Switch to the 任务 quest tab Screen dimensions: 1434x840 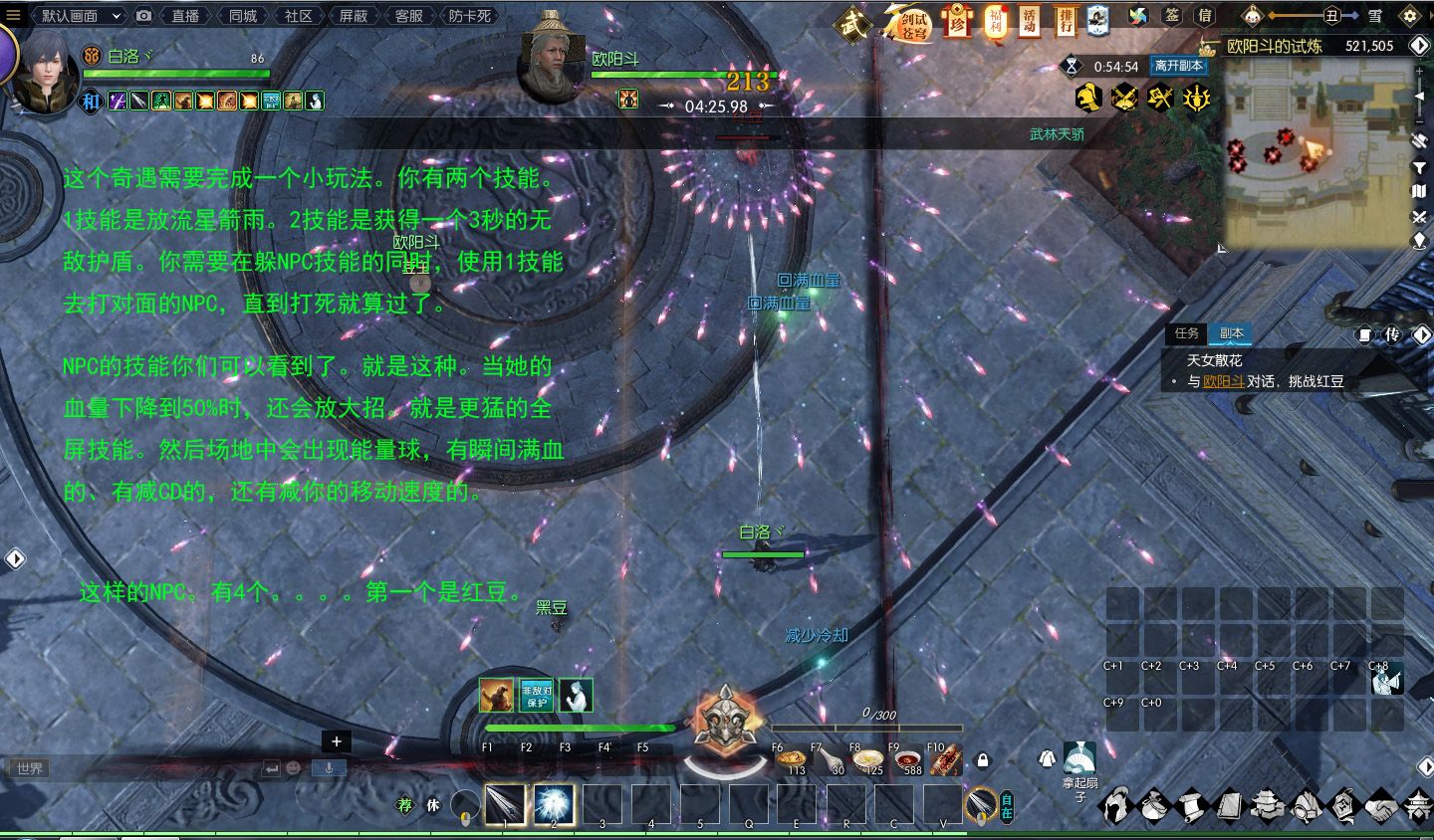tap(1186, 333)
